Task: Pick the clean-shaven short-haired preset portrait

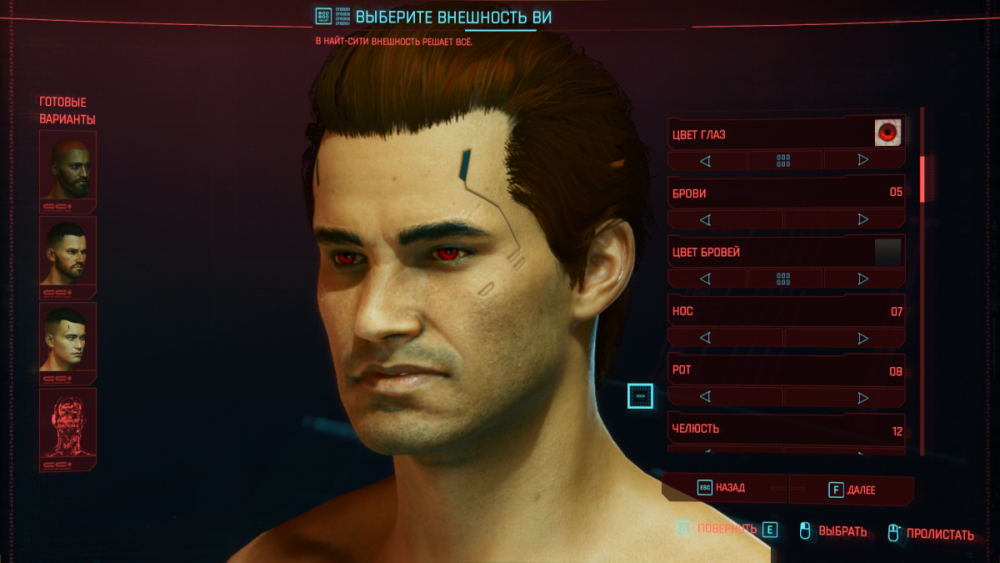Action: click(68, 340)
